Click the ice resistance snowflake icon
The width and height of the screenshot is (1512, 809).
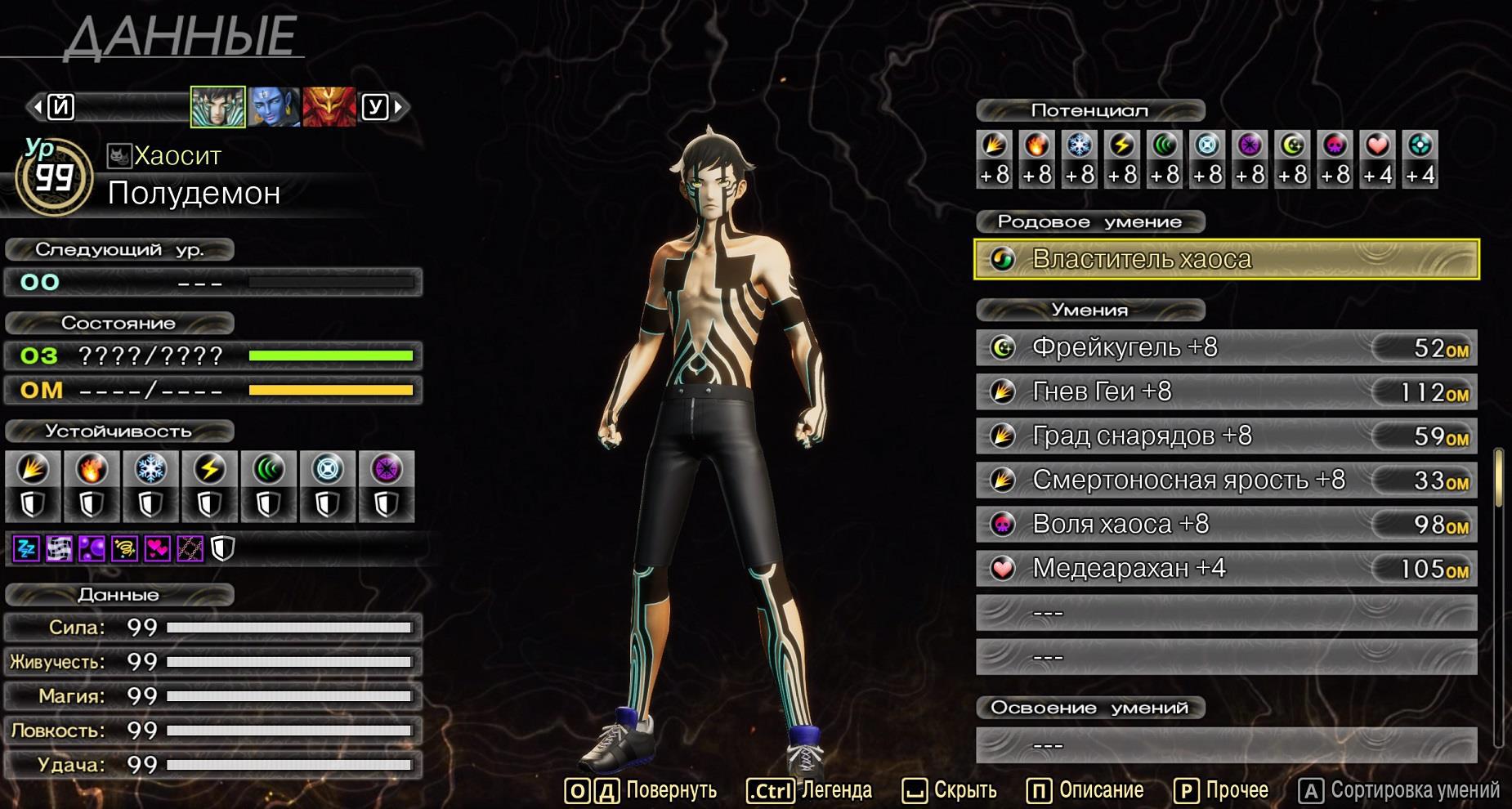point(150,470)
